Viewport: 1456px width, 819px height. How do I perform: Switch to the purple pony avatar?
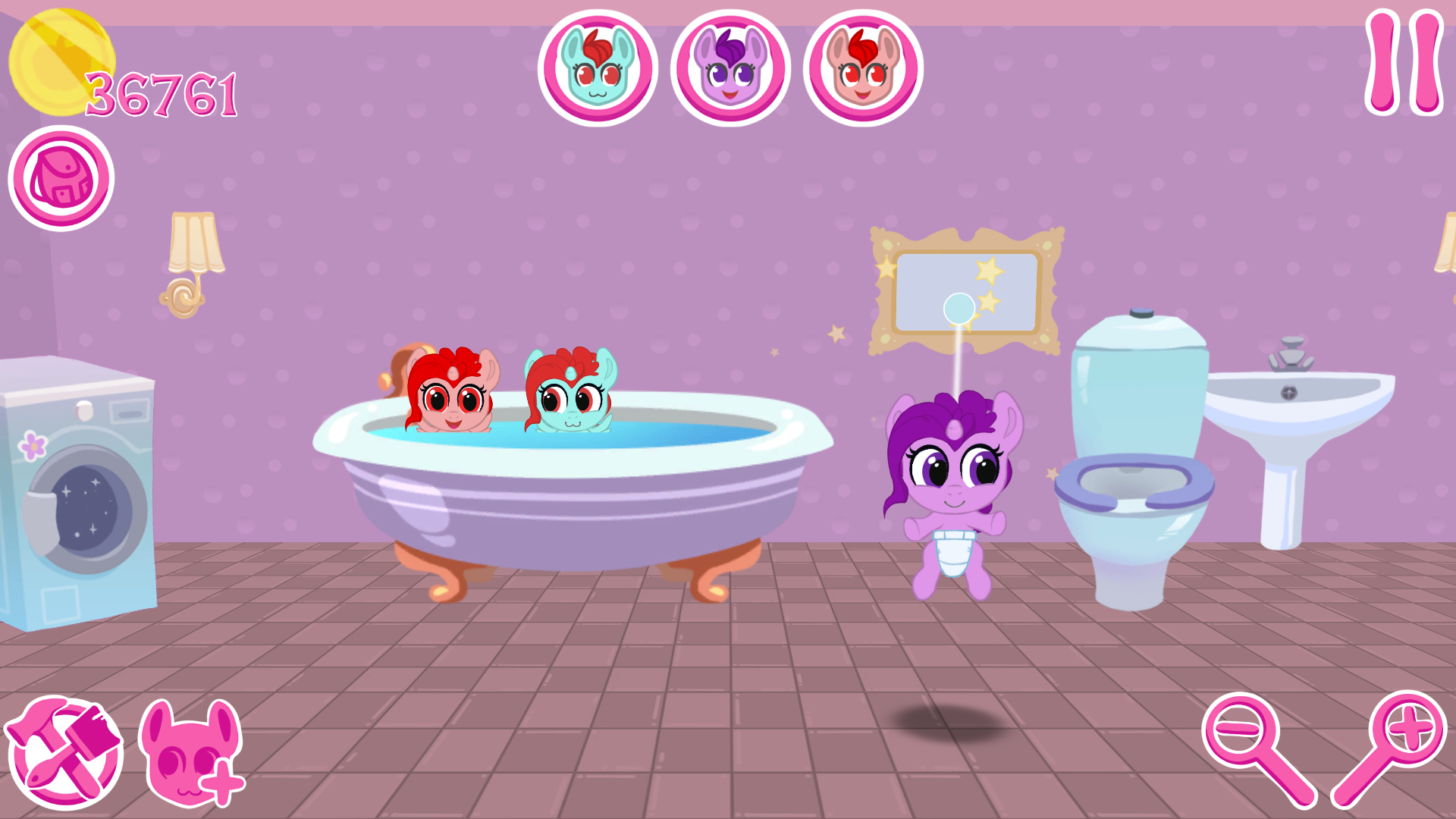(x=730, y=67)
